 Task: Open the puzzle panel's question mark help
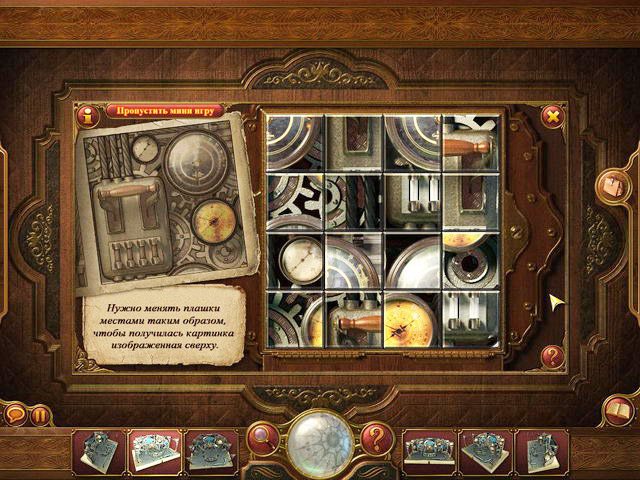point(552,354)
